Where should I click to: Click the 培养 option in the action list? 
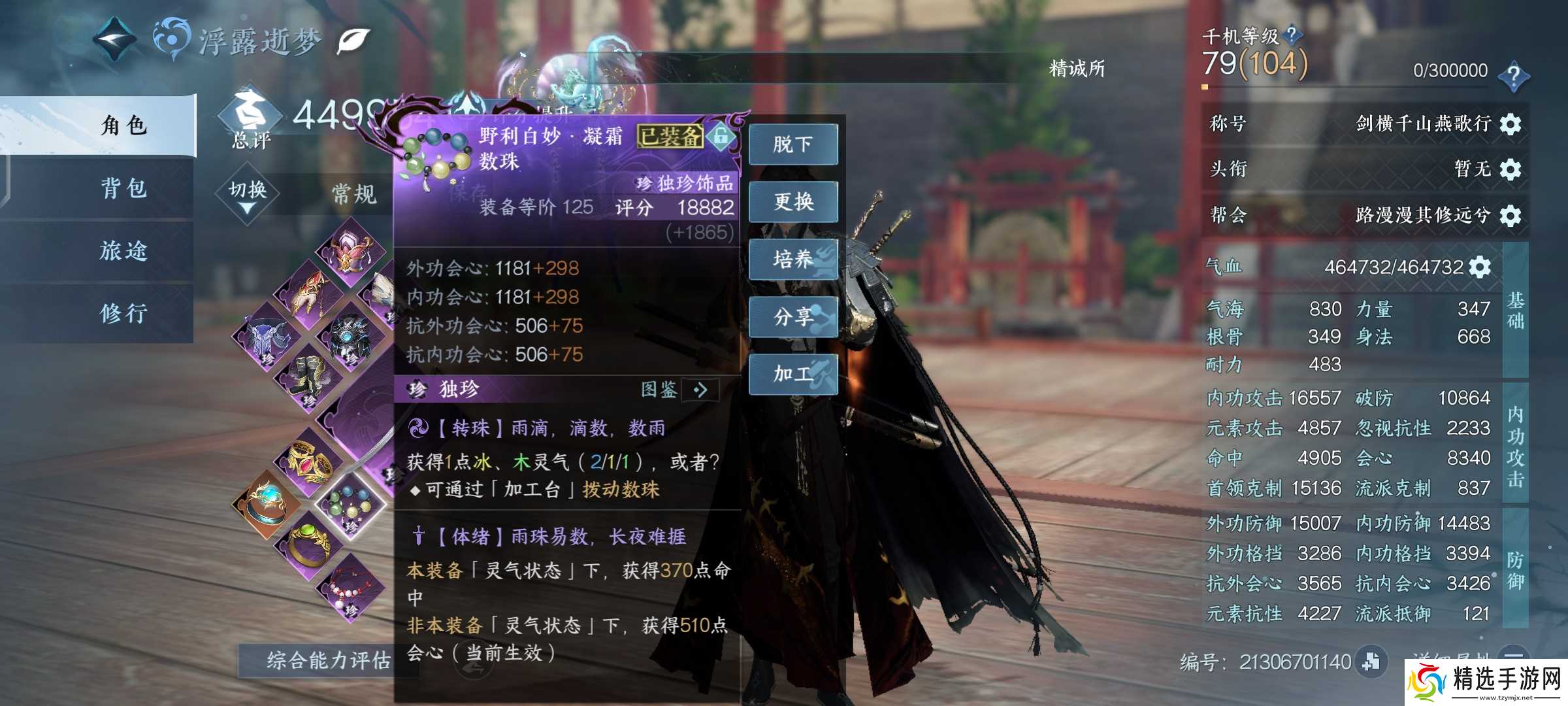coord(792,259)
